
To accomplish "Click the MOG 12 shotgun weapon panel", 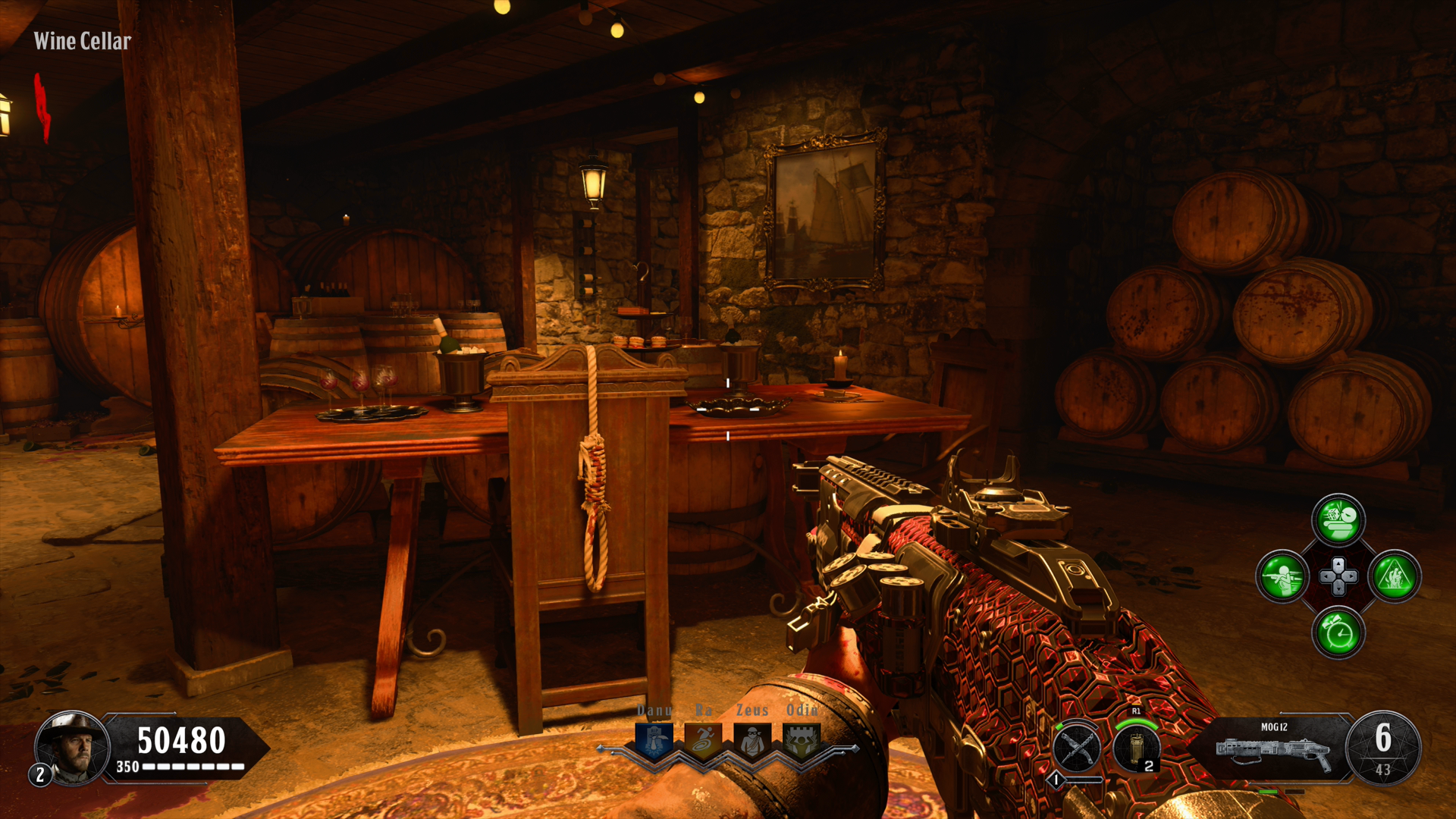I will [x=1274, y=748].
